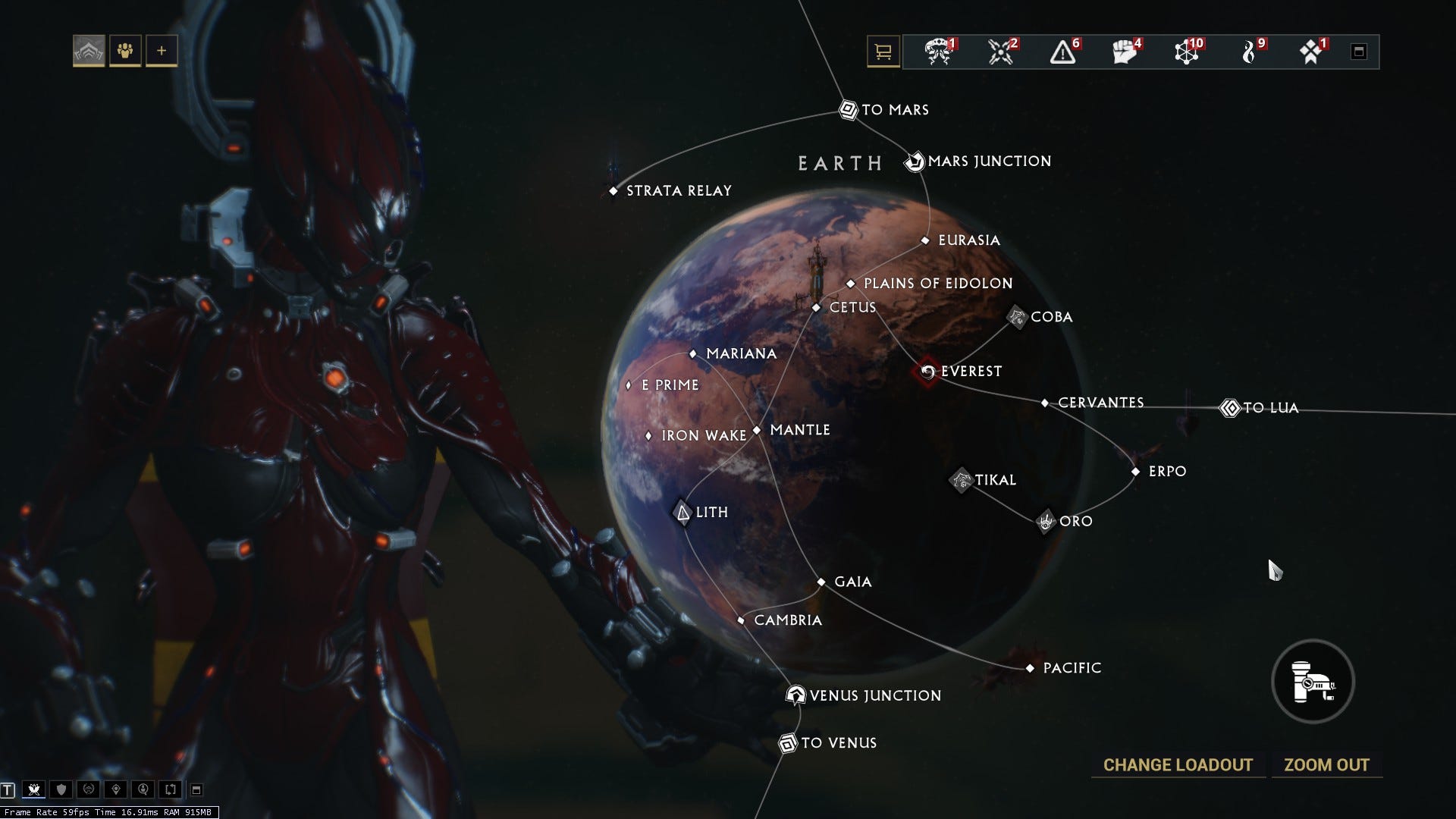Choose the Plains of Eidolon node
The width and height of the screenshot is (1456, 819).
pos(850,284)
